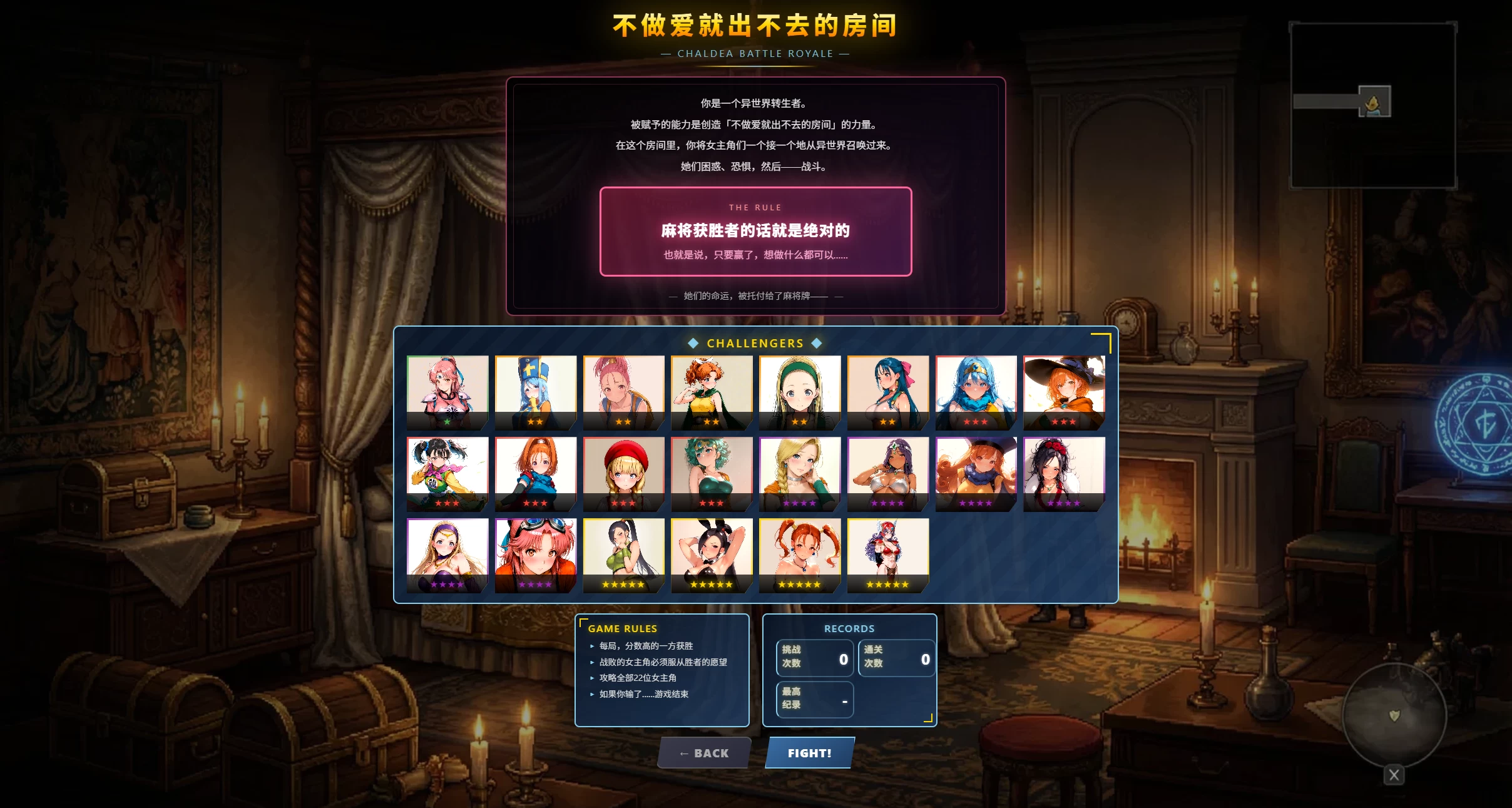Click the diamond icon left of CHALLENGERS heading
This screenshot has width=1512, height=808.
692,343
